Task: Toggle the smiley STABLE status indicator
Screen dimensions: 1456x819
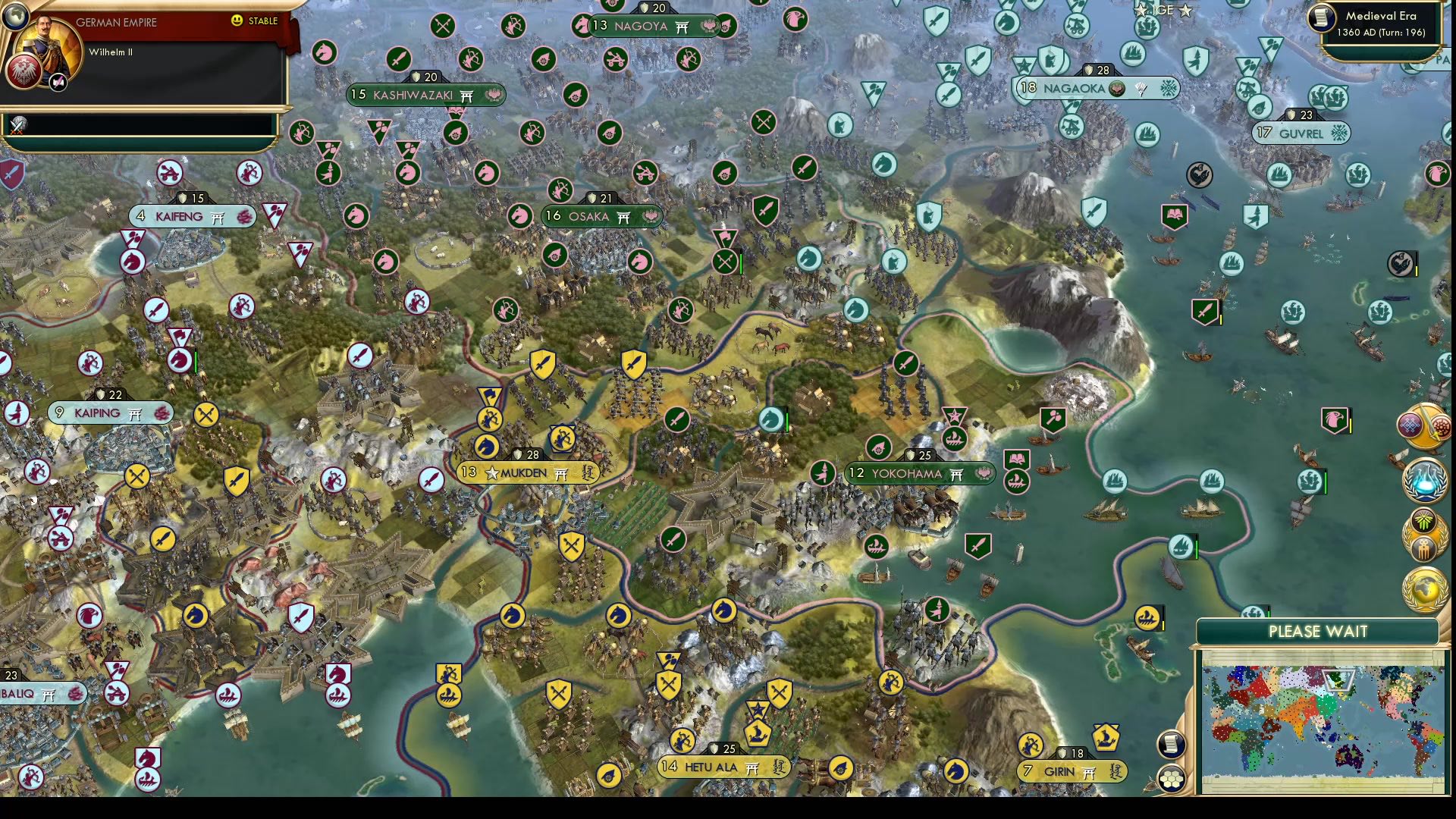Action: pyautogui.click(x=237, y=21)
